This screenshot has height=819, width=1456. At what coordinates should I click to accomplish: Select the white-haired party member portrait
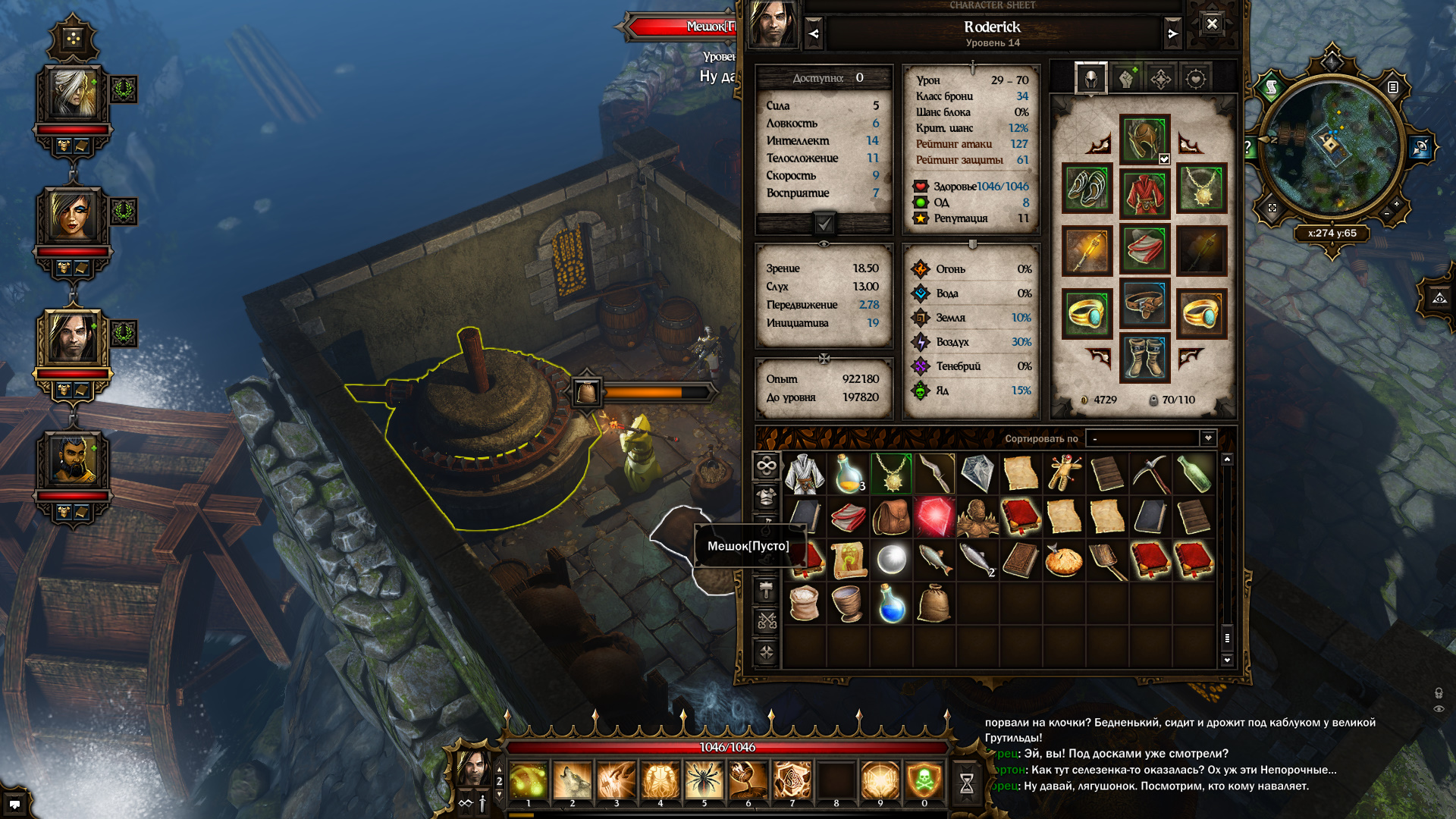click(73, 94)
